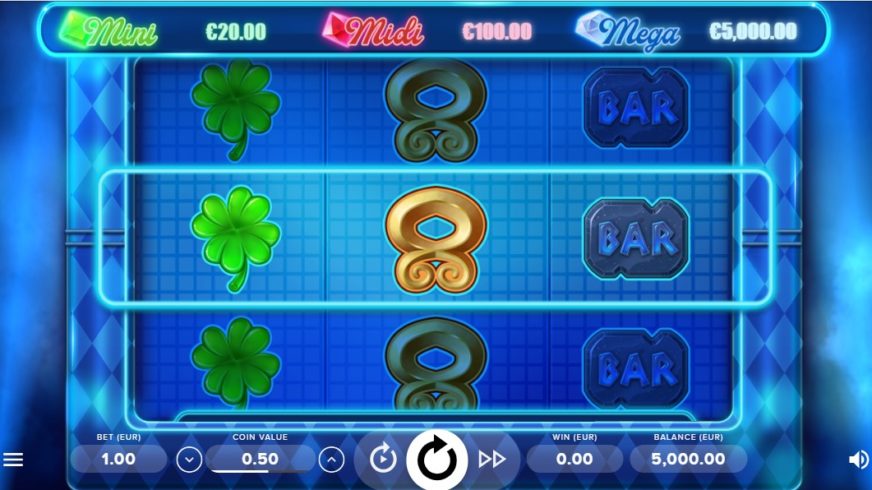Mute the game sound
This screenshot has width=872, height=490.
858,460
